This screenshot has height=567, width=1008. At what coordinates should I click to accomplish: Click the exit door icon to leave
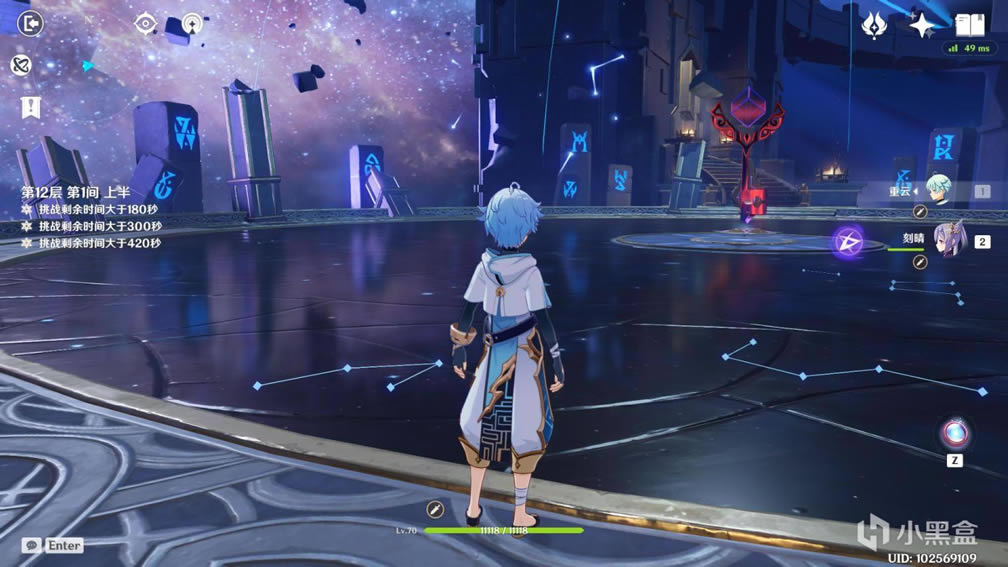pyautogui.click(x=31, y=22)
